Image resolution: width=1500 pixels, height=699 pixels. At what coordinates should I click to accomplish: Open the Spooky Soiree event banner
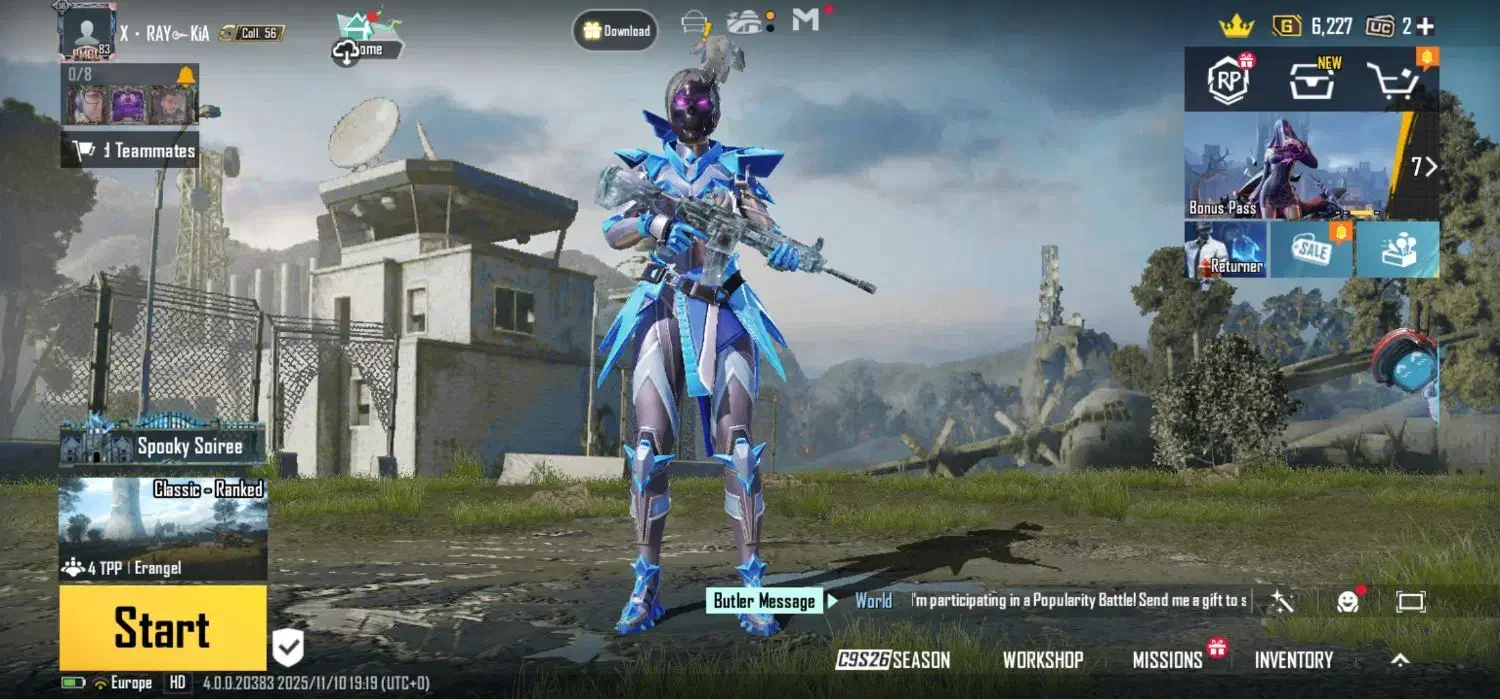(x=163, y=445)
